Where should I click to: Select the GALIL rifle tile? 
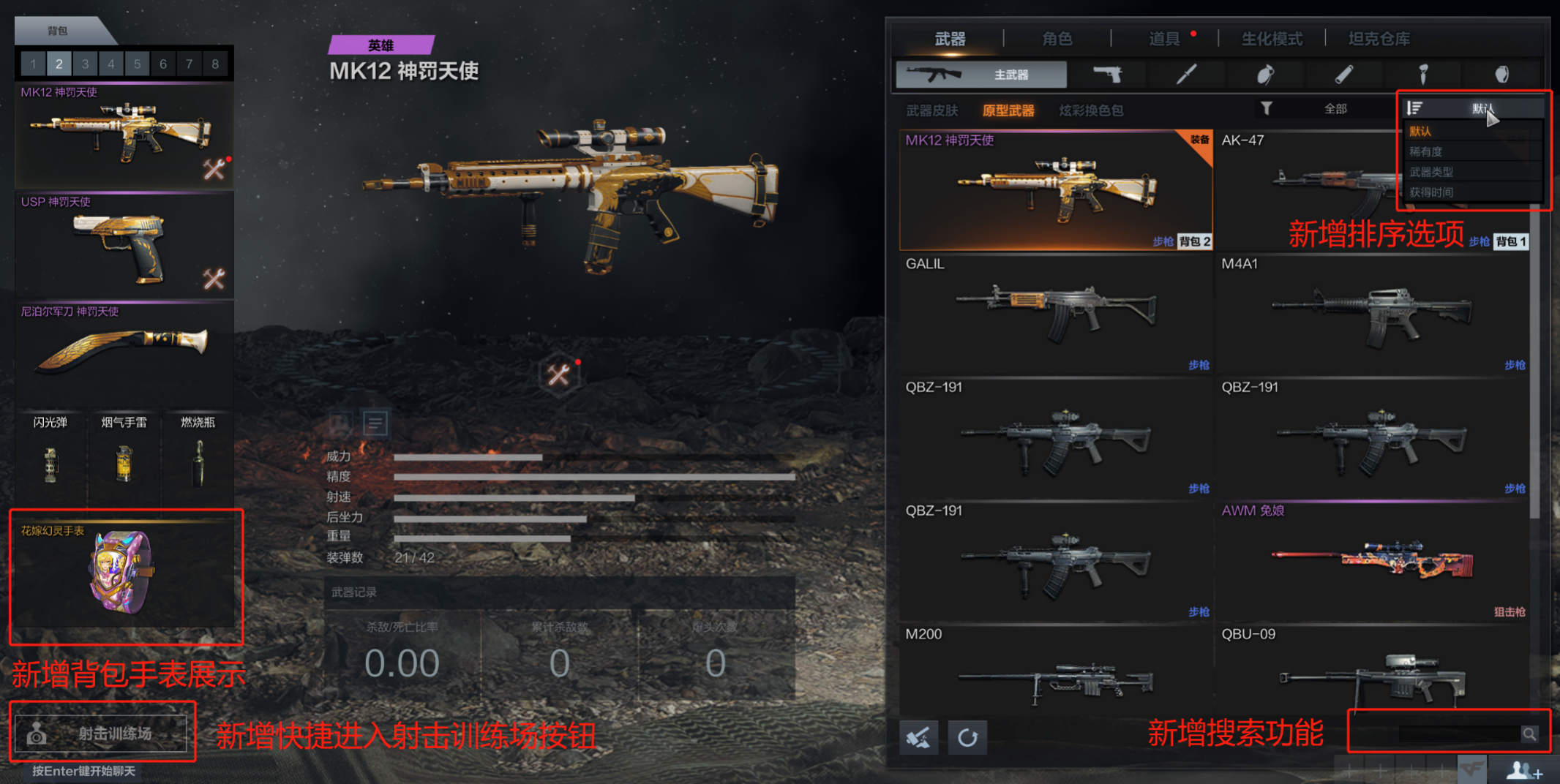[x=1055, y=313]
